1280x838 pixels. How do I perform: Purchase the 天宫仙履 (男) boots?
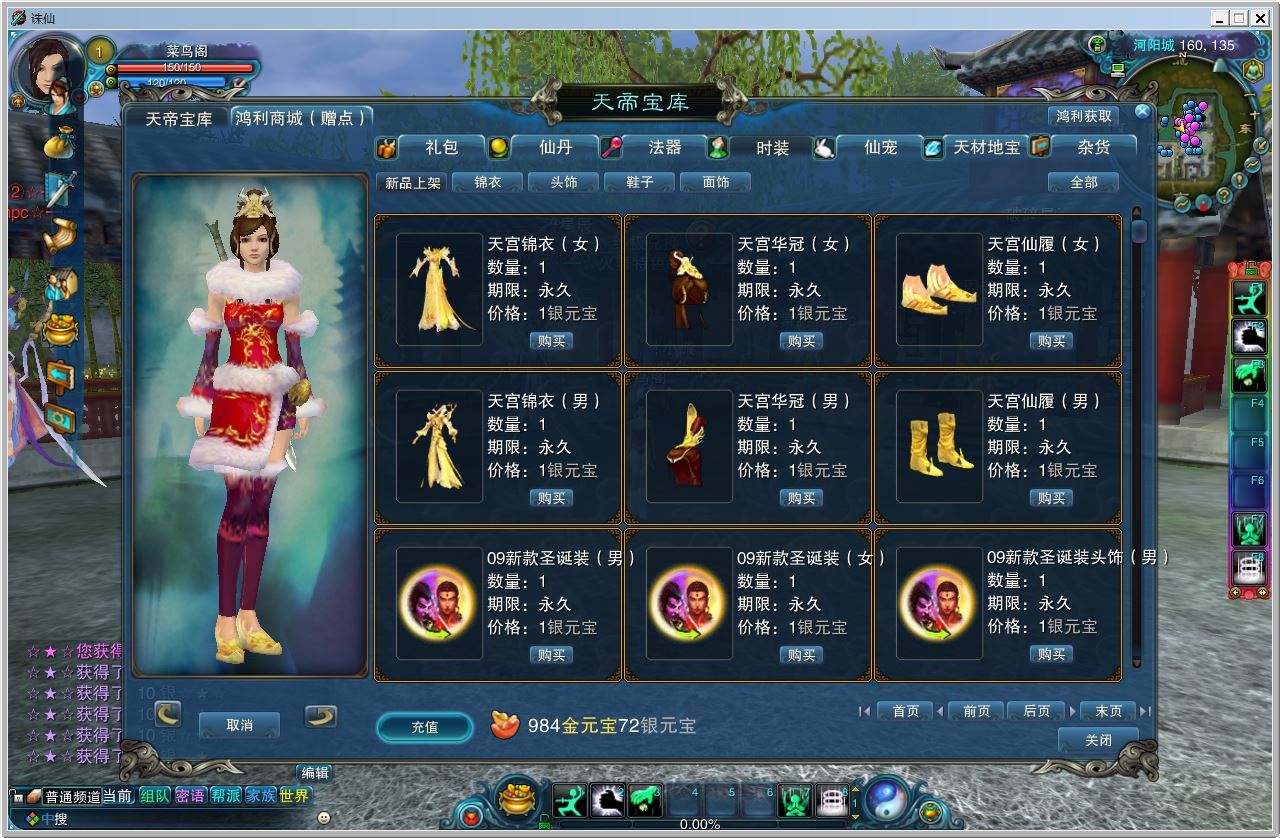(1051, 498)
